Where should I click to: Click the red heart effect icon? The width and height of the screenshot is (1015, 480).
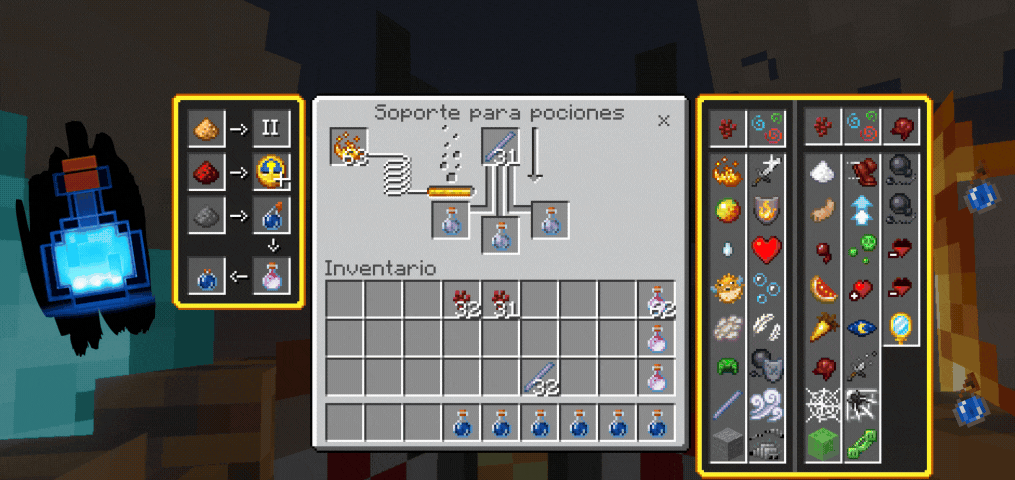tap(765, 248)
